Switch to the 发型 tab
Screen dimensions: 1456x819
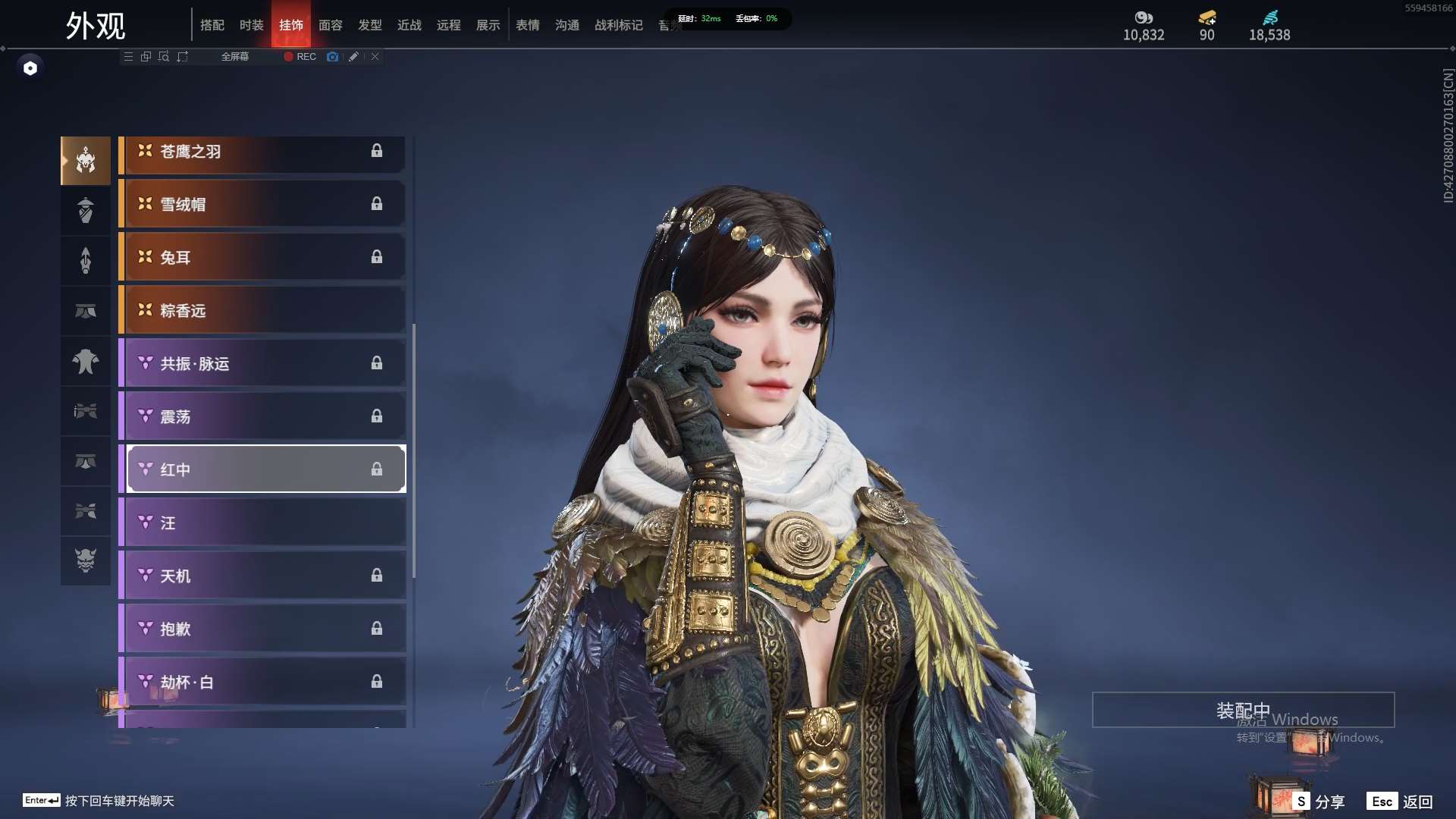tap(370, 25)
